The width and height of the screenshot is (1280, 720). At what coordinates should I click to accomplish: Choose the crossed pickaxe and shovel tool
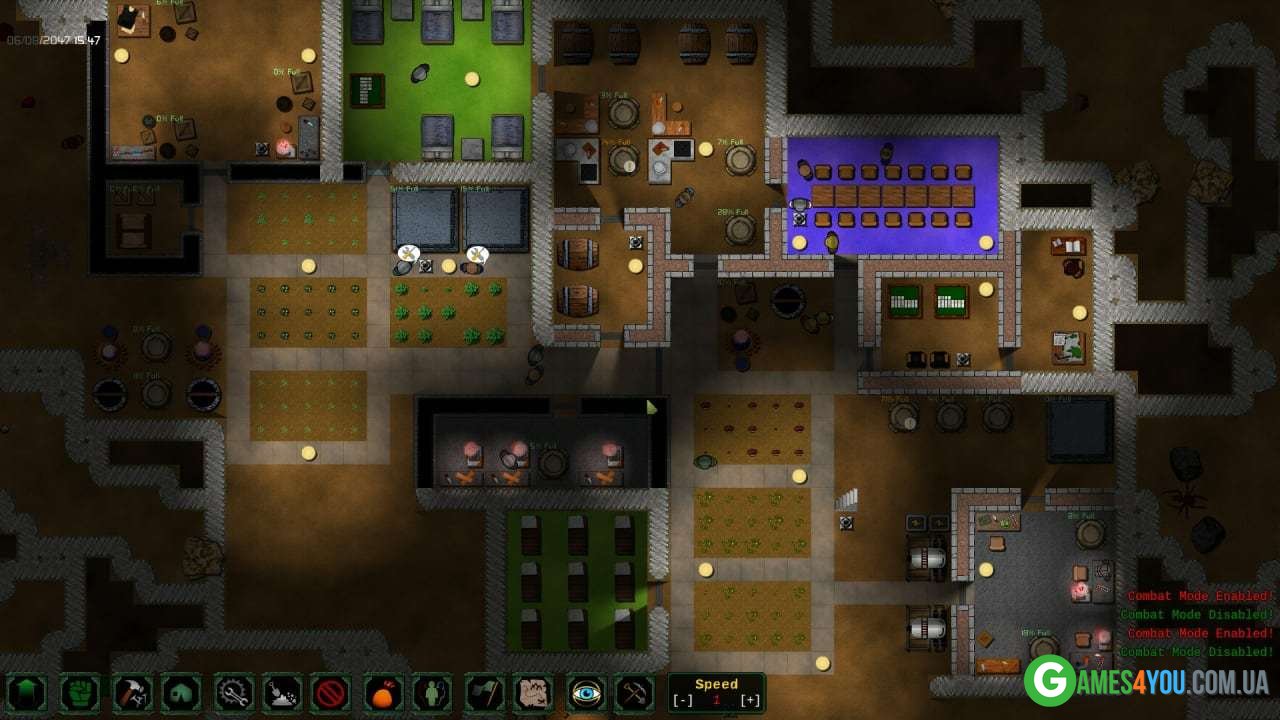(634, 692)
